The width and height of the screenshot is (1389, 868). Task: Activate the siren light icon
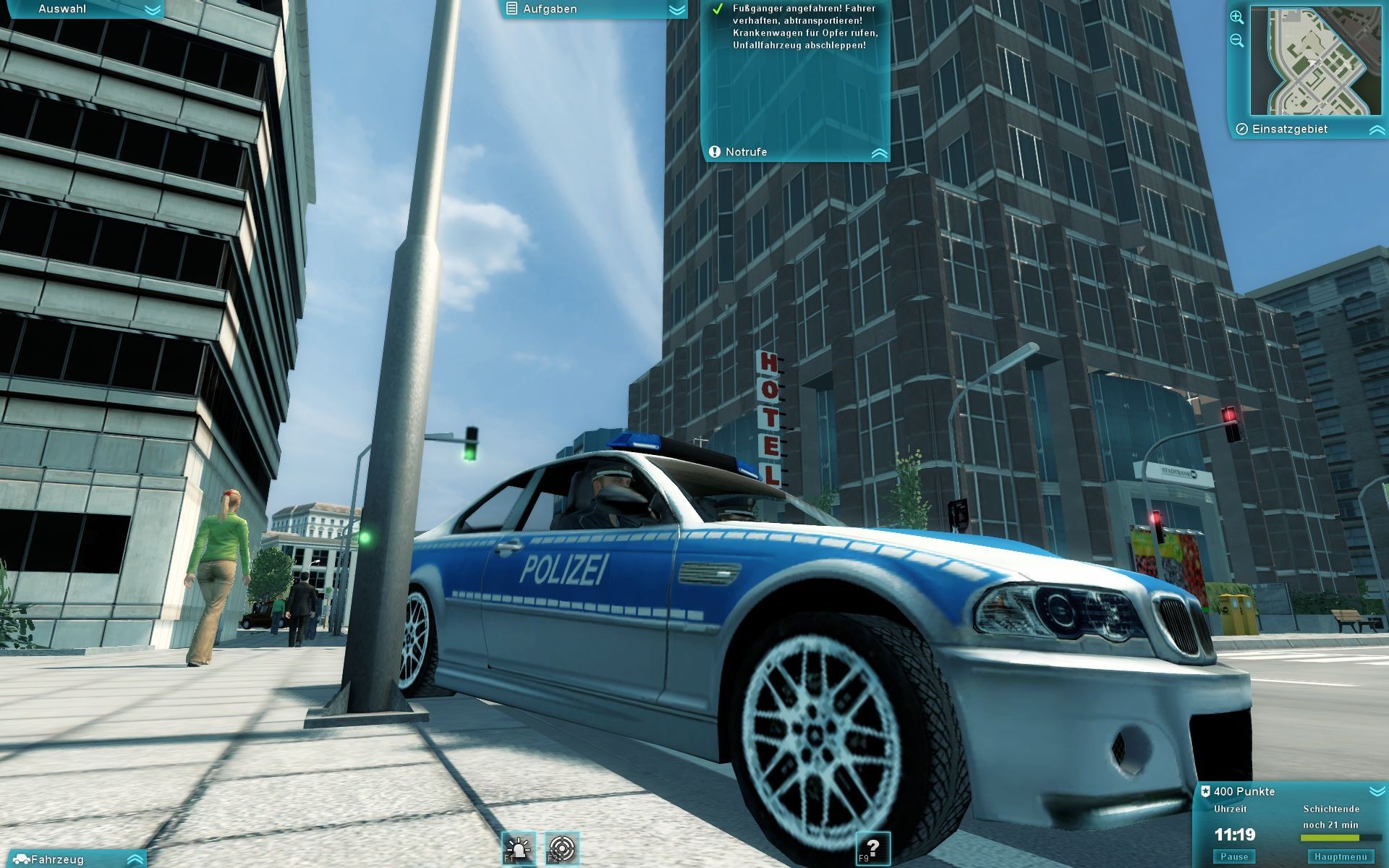tap(519, 848)
